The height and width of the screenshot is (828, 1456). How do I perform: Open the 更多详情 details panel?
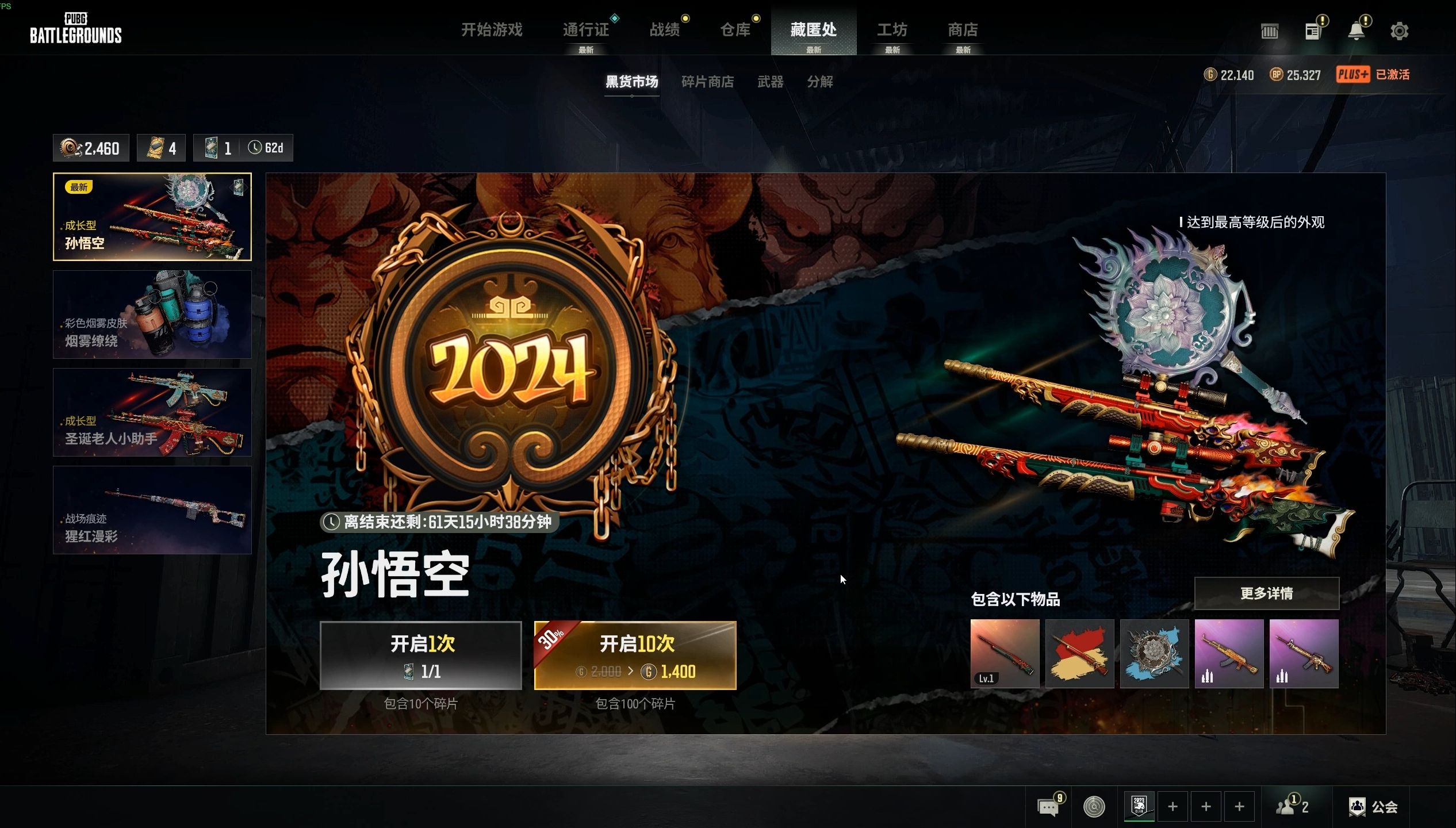(1267, 593)
